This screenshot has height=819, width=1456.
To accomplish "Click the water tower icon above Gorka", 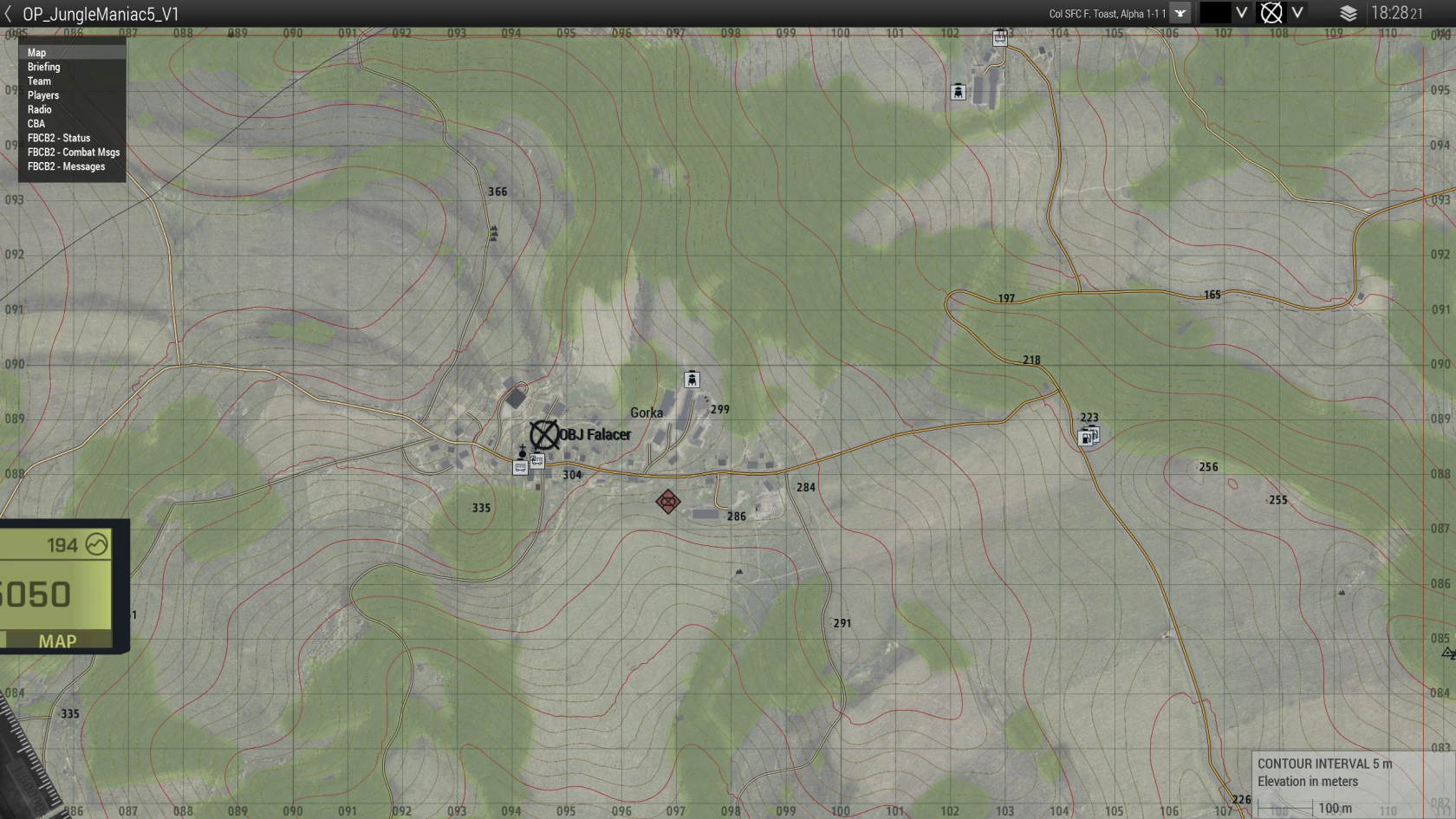I will tap(691, 378).
